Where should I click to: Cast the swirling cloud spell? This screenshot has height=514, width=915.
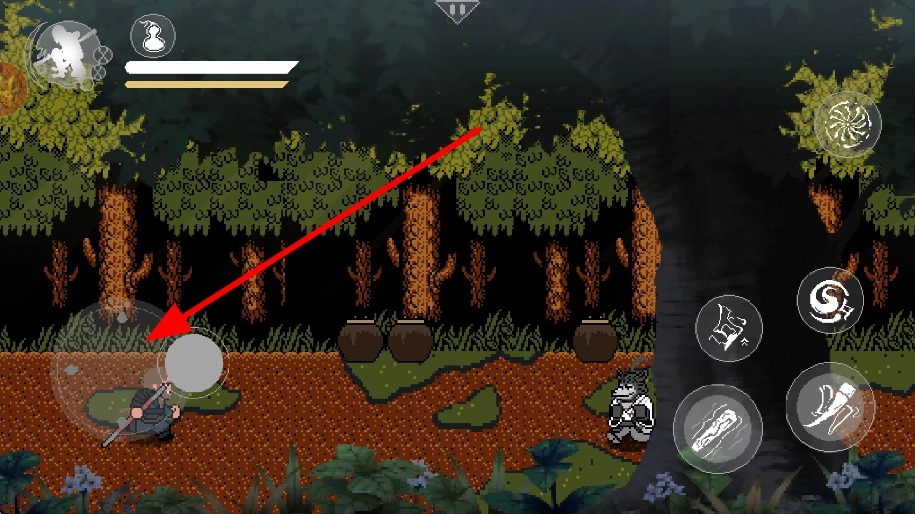[830, 300]
